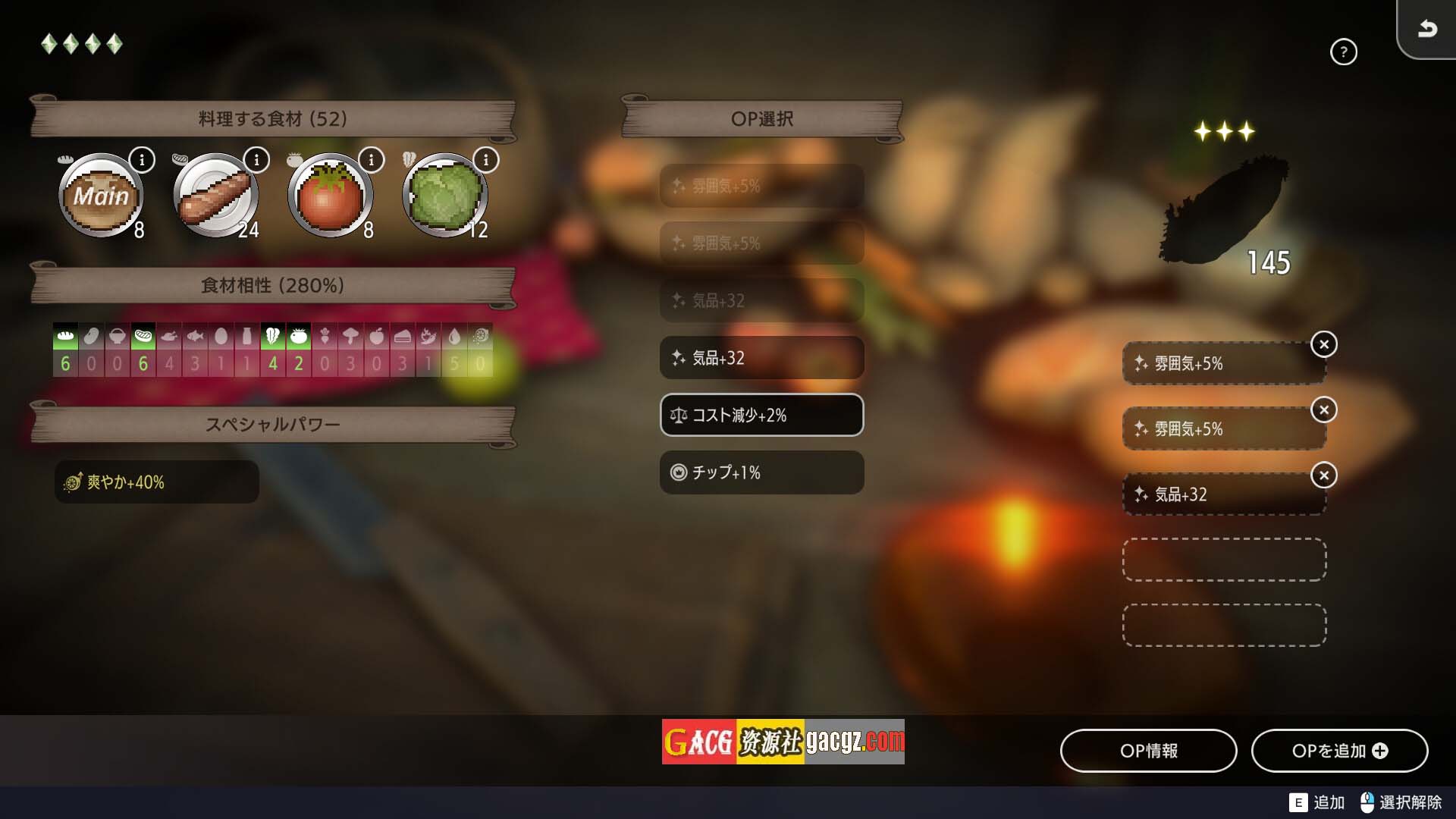This screenshot has height=819, width=1456.
Task: Select the 爽やか+40% special power
Action: pos(157,482)
